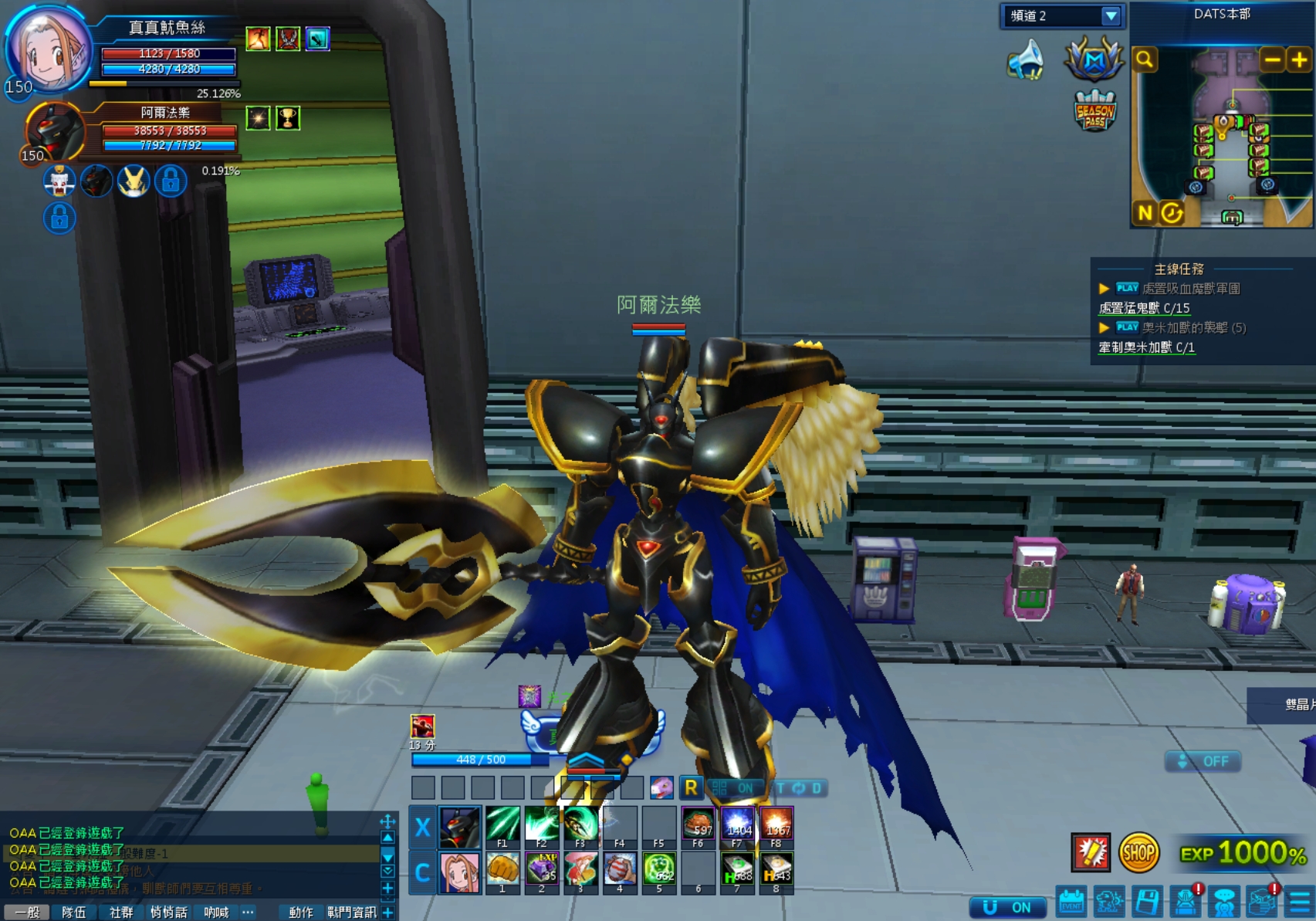Switch chat to the 隊伍 tab
The image size is (1316, 921).
tap(73, 912)
